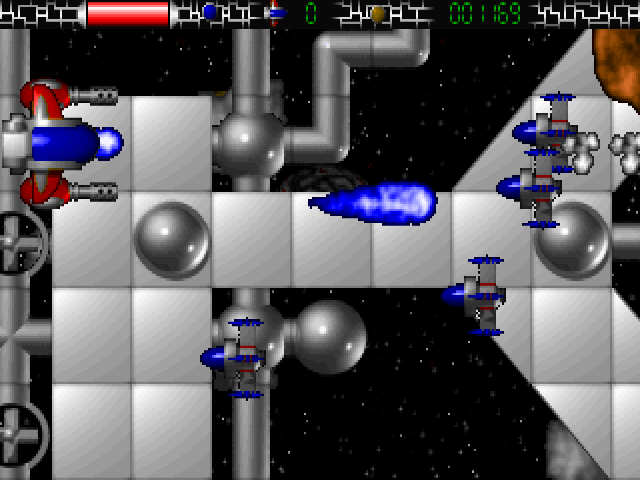Click the gold orb icon beside the score

377,14
